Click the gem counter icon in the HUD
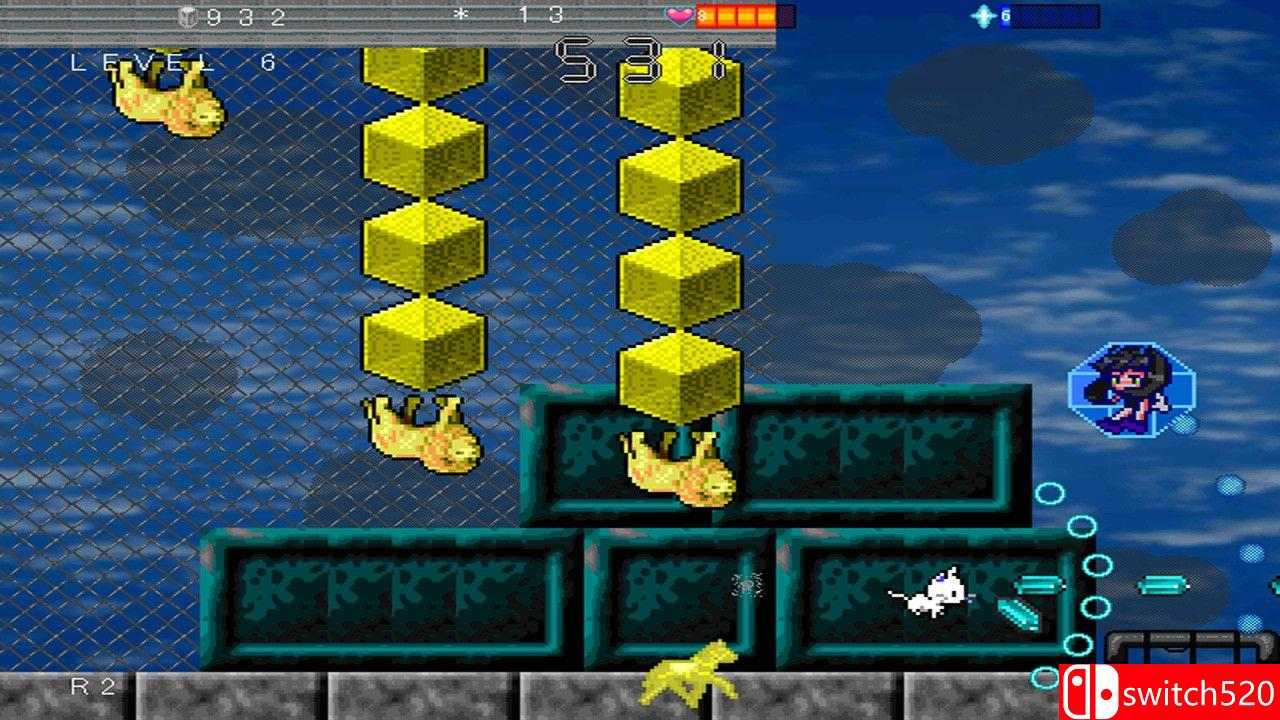The image size is (1280, 720). click(x=186, y=16)
